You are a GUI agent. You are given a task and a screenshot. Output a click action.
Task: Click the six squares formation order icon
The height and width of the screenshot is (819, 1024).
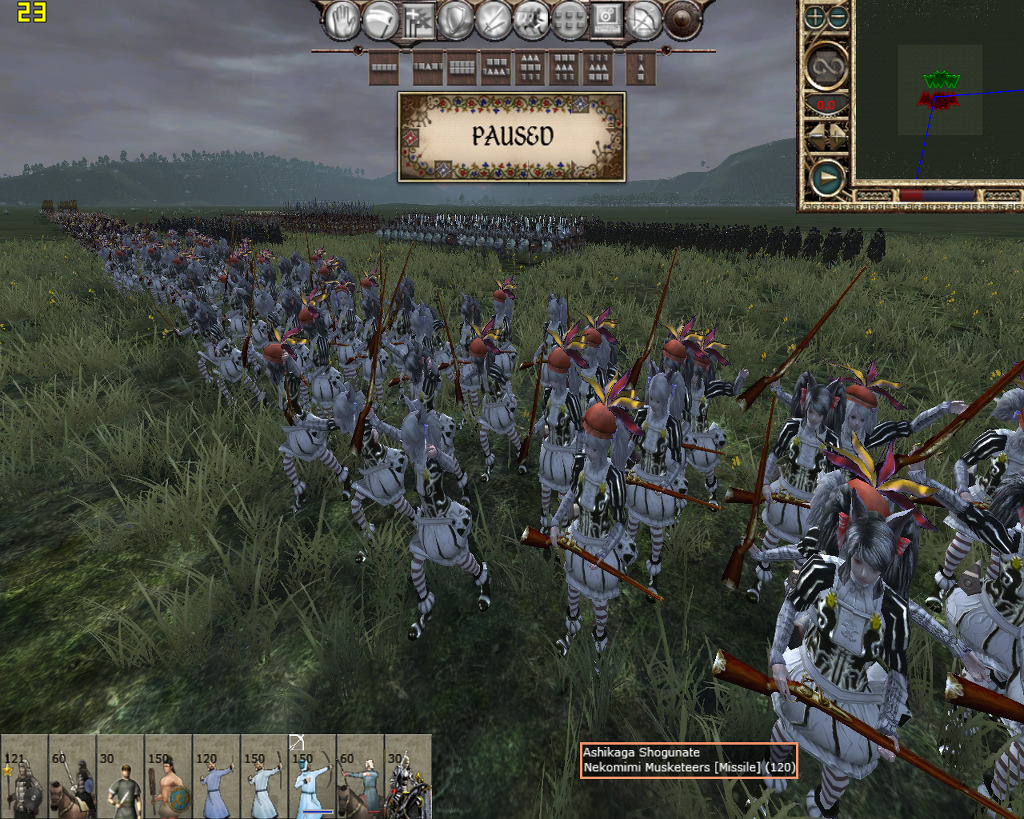click(569, 19)
